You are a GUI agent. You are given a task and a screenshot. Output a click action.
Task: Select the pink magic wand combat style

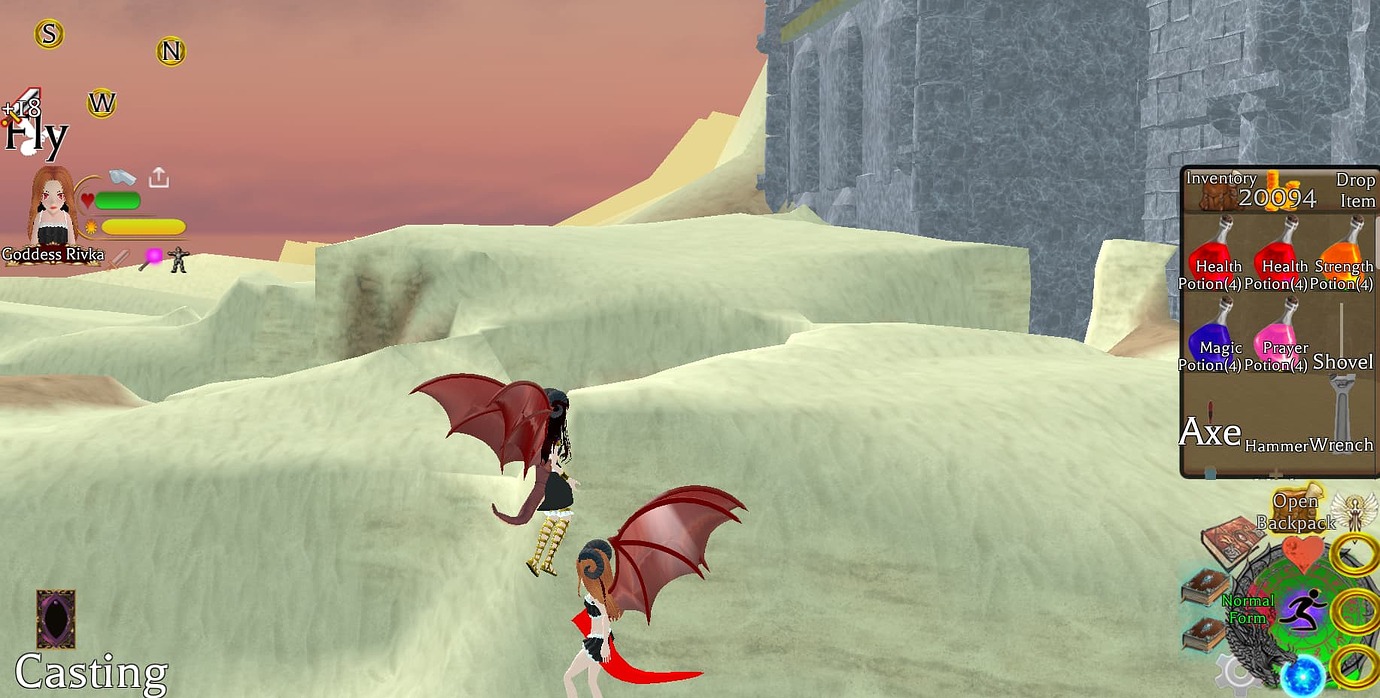(152, 258)
